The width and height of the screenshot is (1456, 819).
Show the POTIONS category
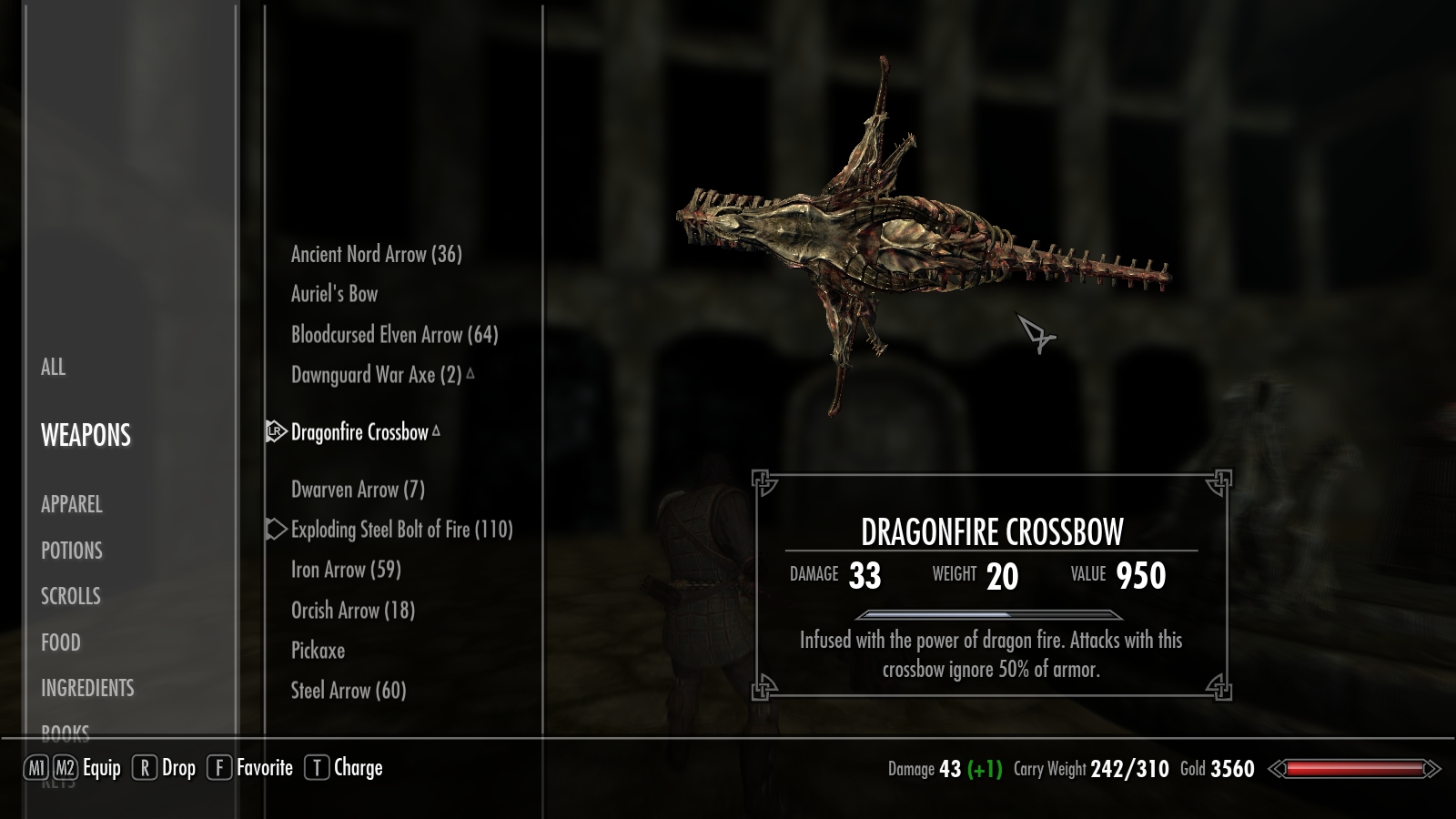click(x=71, y=551)
